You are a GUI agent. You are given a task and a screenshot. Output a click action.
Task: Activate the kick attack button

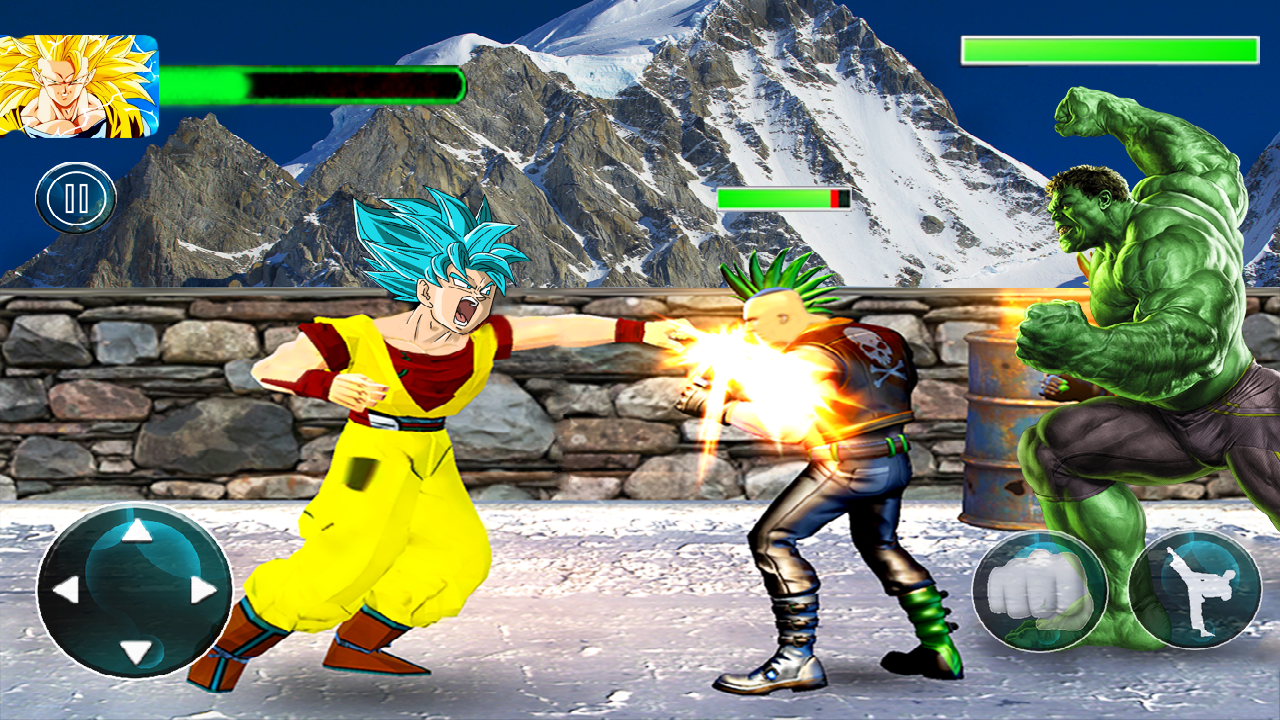click(x=1196, y=590)
